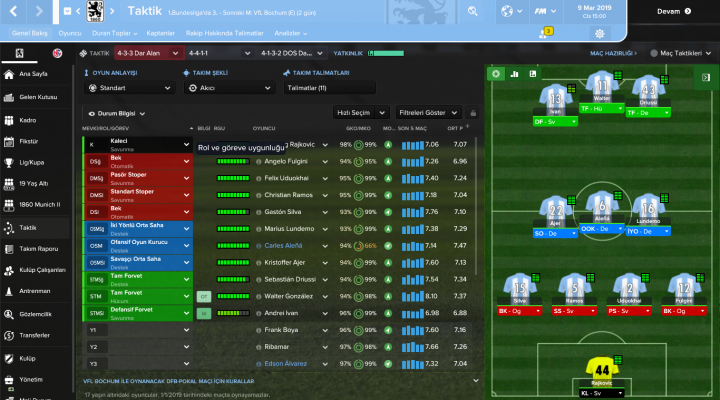
Task: Open the Takım Şekli Akıcı dropdown
Action: [228, 88]
